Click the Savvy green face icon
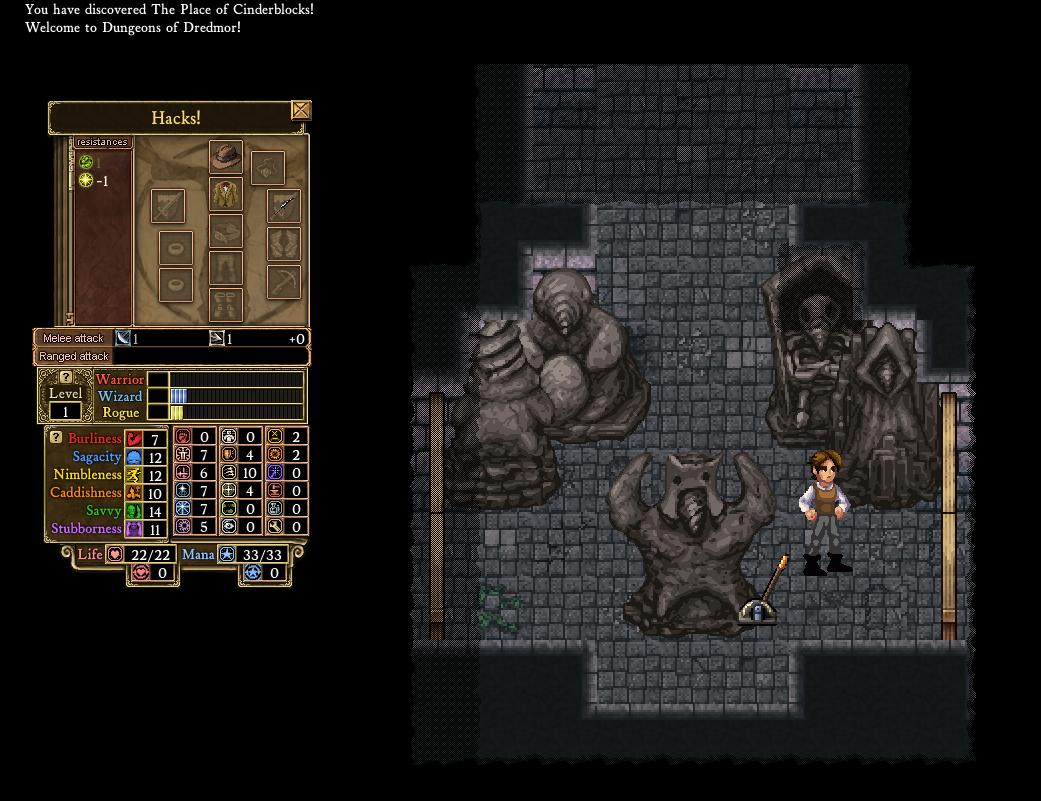The width and height of the screenshot is (1041, 801). click(133, 511)
